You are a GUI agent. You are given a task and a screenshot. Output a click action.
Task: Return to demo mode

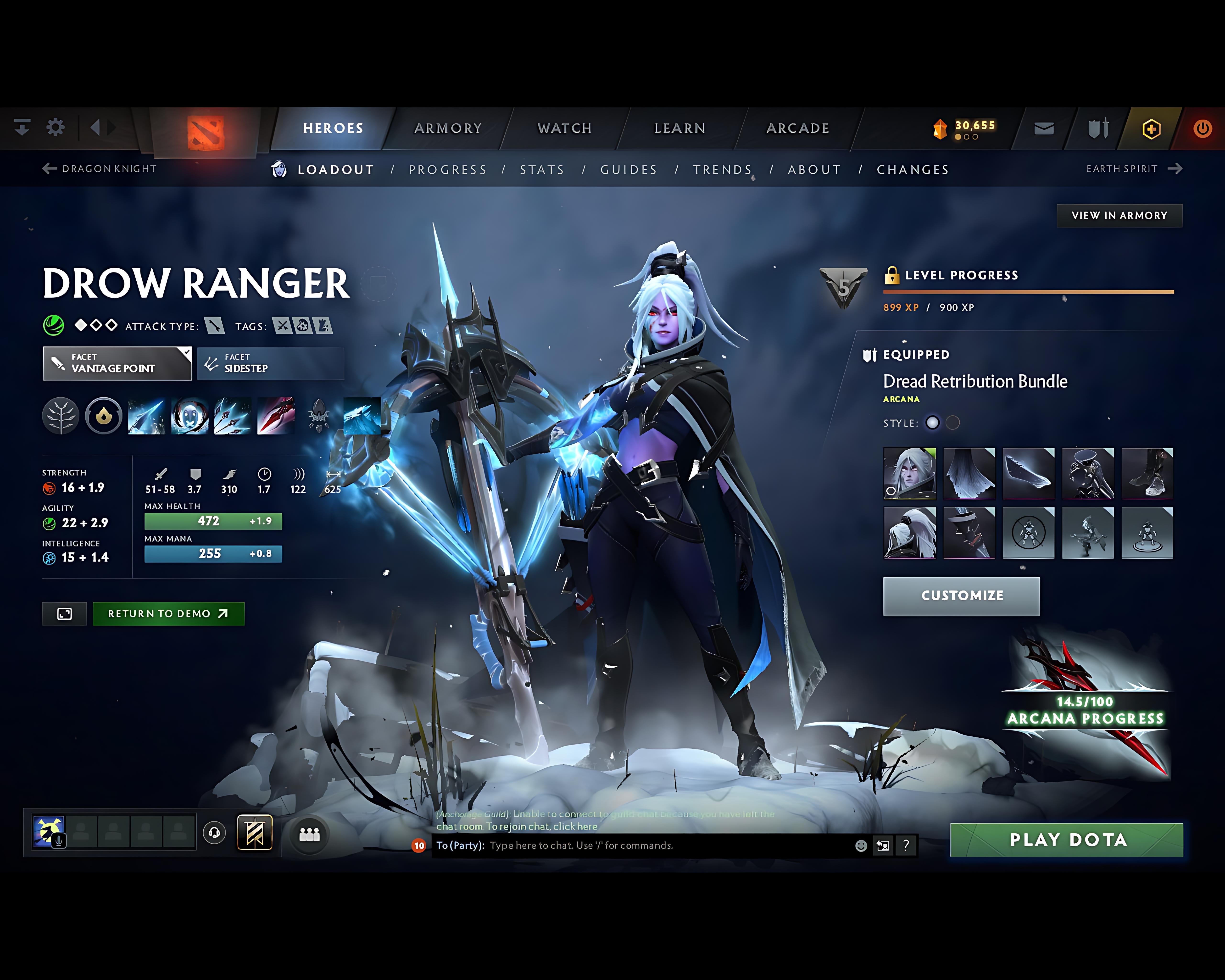[x=168, y=613]
